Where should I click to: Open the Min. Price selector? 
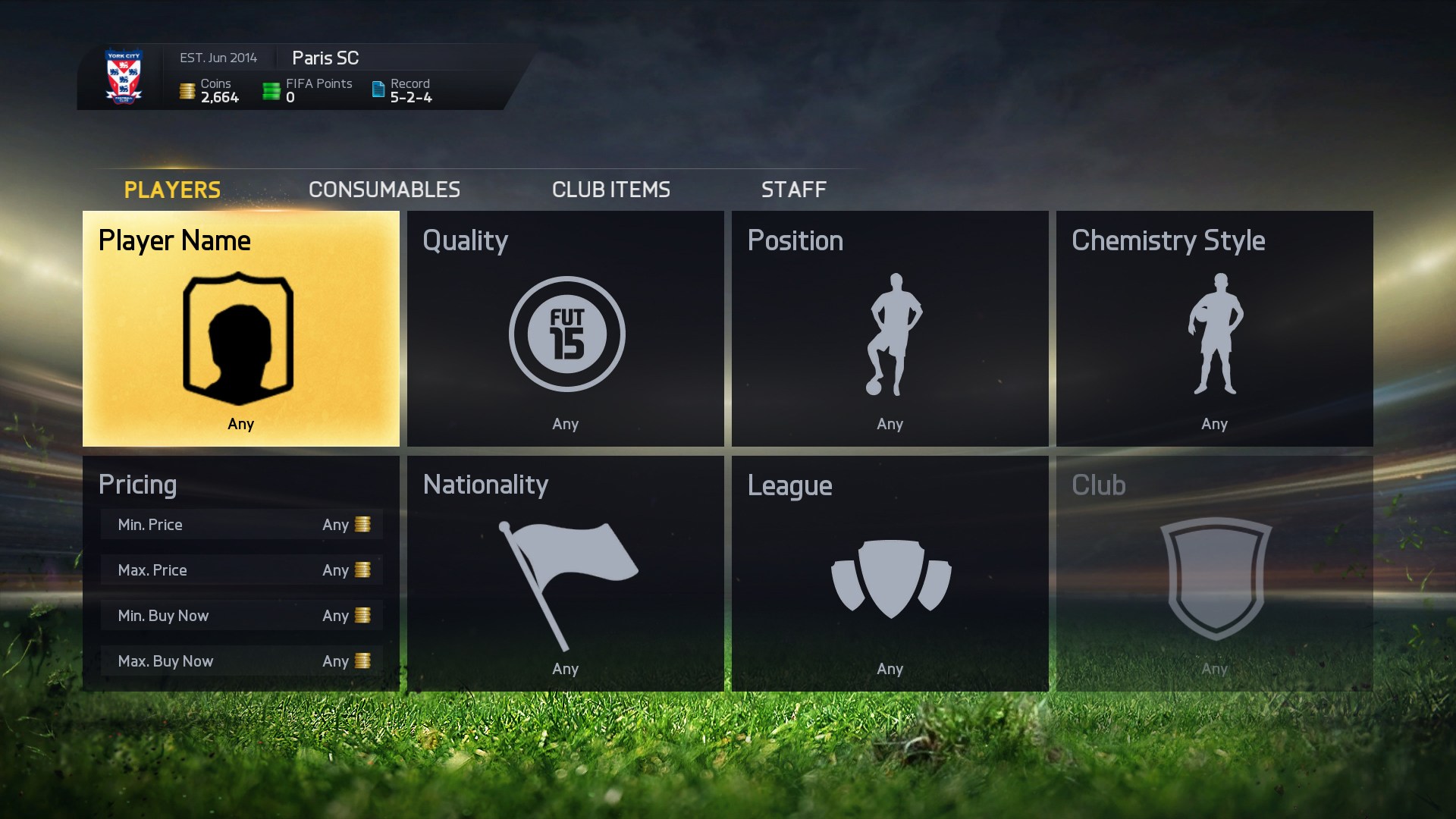(x=241, y=524)
